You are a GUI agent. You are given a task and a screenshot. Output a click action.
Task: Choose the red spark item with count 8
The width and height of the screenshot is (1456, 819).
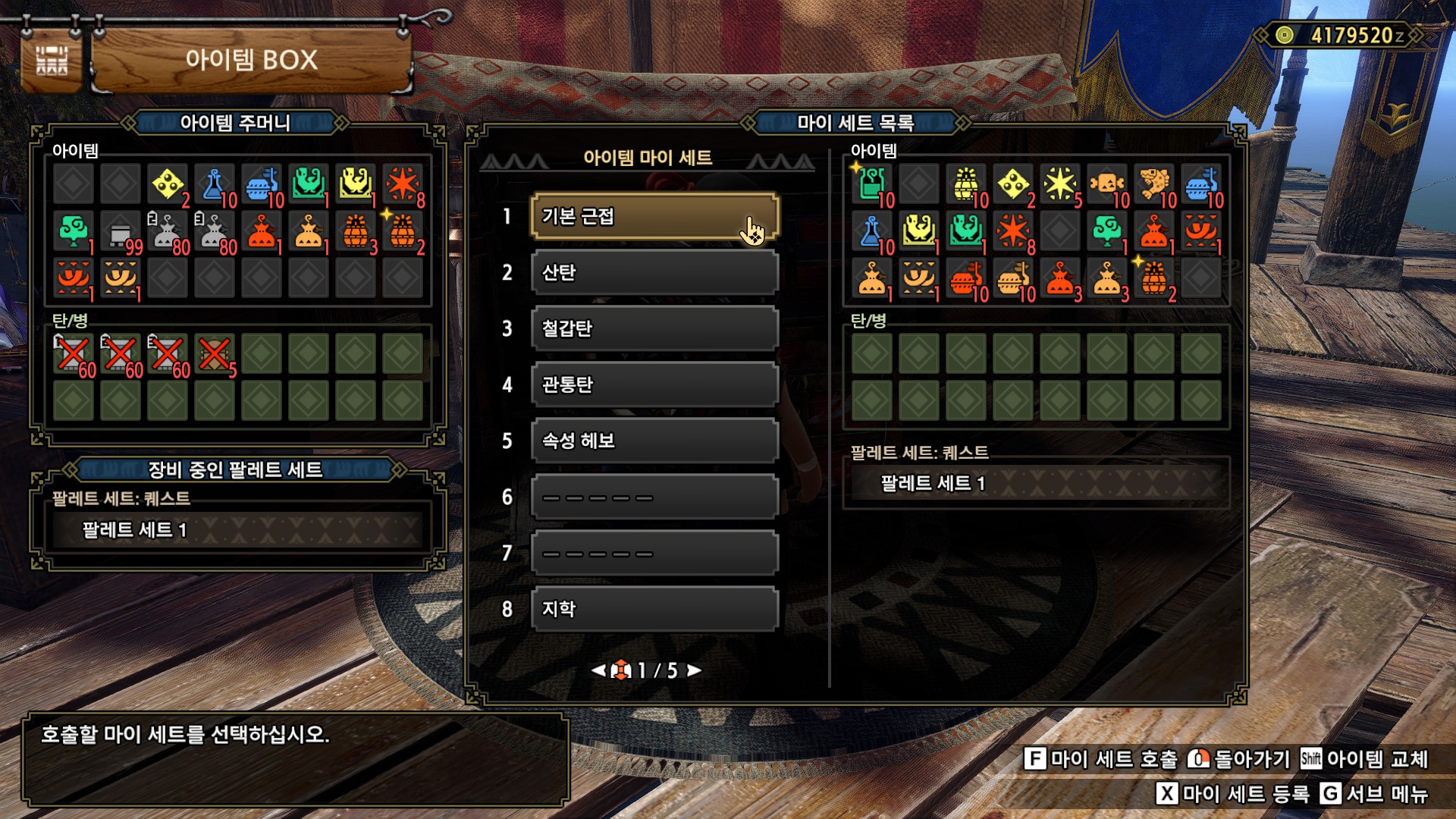coord(403,184)
